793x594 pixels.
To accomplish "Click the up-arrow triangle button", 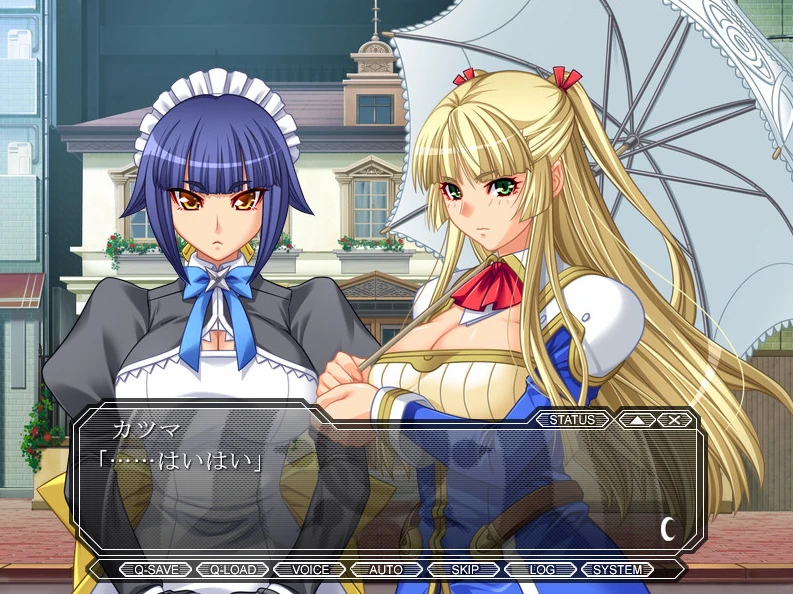I will 636,420.
